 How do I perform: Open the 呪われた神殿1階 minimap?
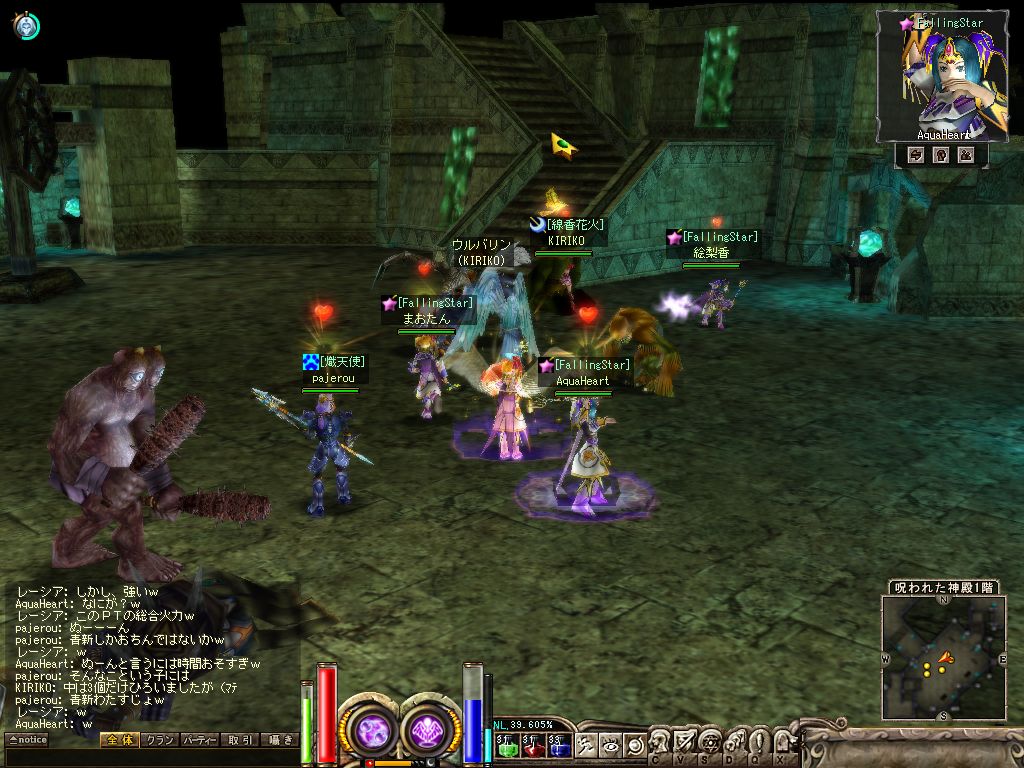point(943,657)
